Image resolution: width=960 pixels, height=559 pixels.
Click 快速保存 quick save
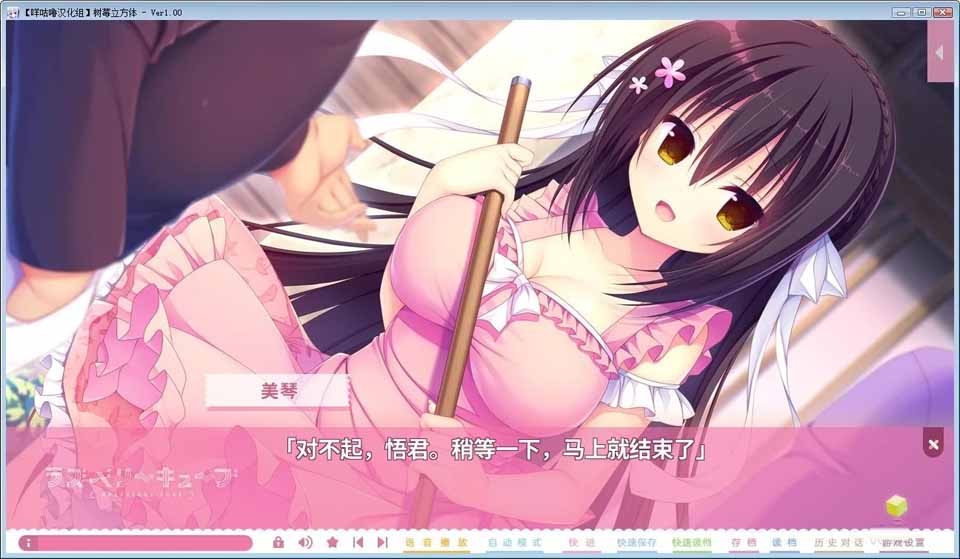point(637,542)
